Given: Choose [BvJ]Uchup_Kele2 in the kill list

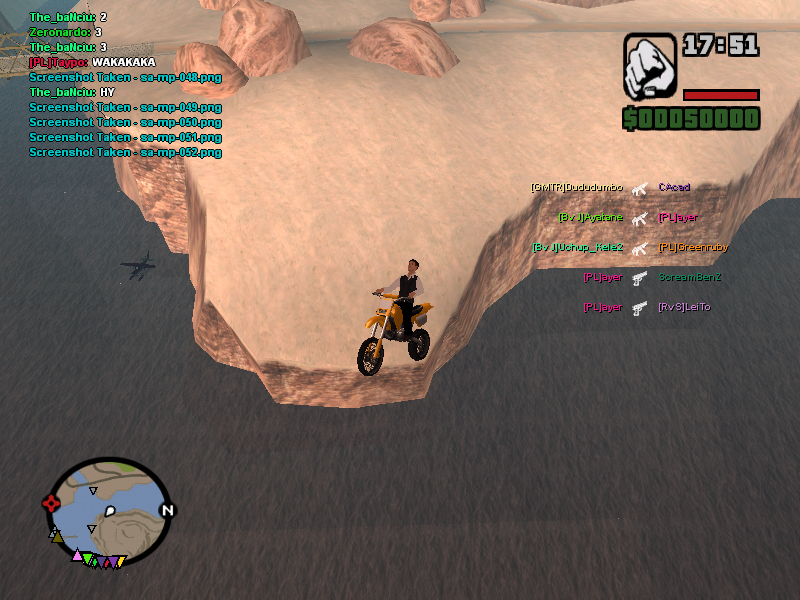Looking at the screenshot, I should tap(578, 247).
